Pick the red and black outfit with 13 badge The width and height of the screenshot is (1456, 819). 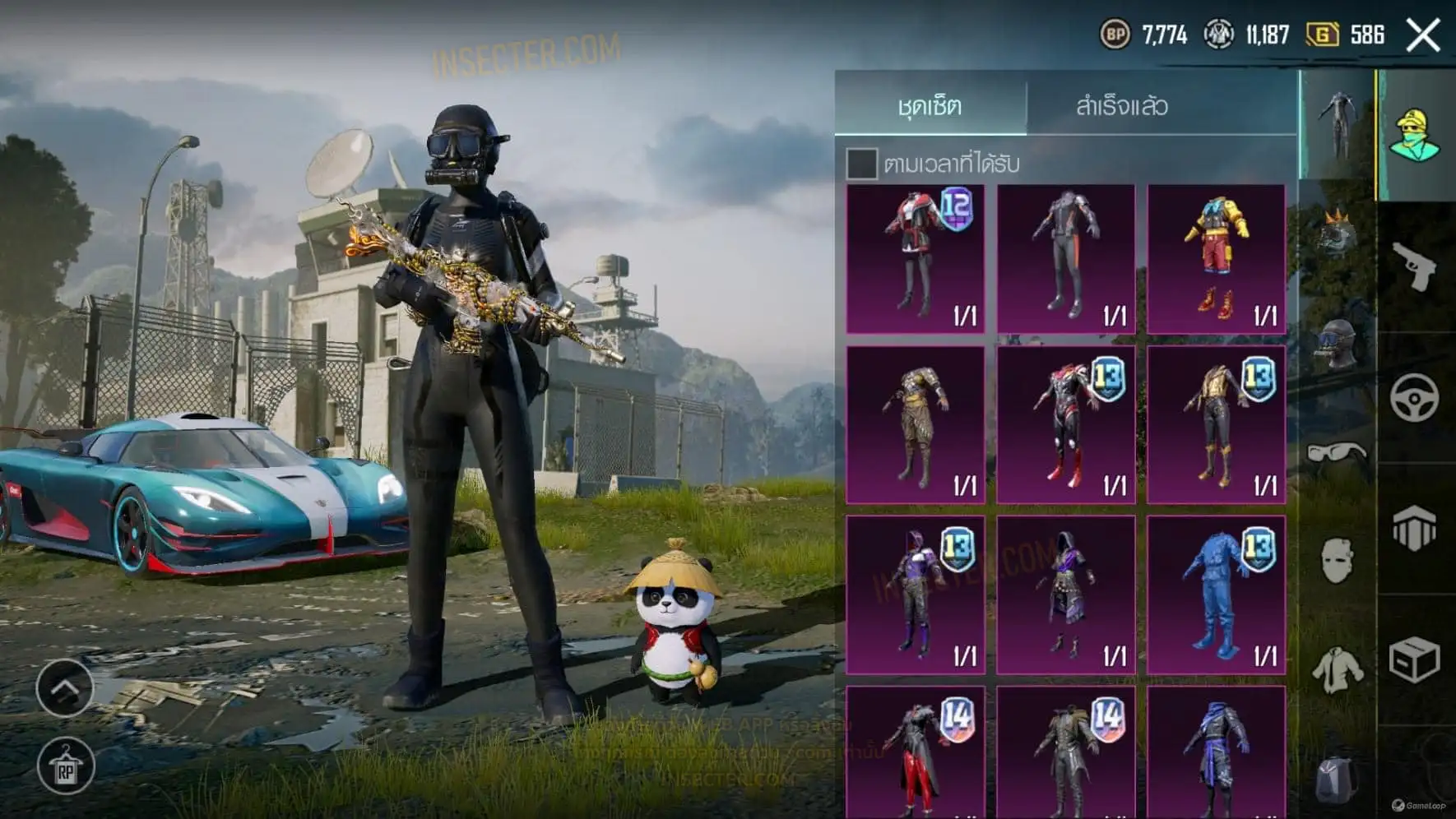[1066, 424]
